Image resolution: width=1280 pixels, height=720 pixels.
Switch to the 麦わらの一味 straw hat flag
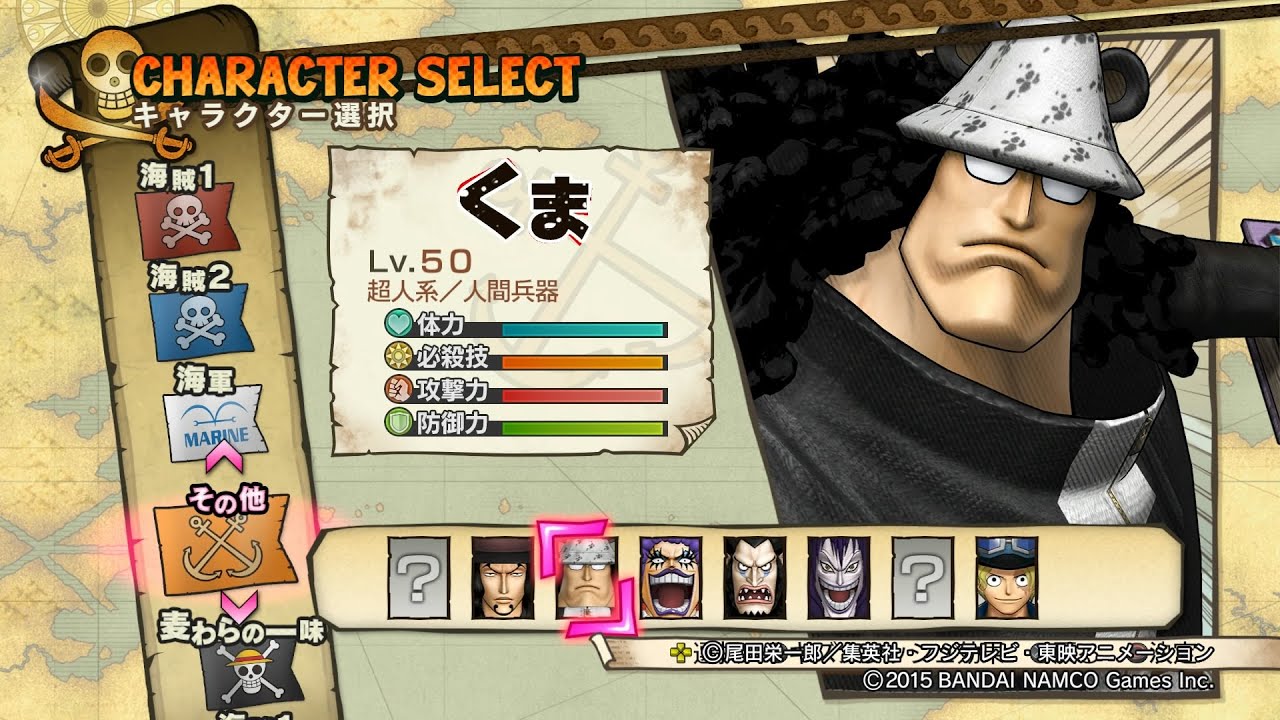[247, 669]
